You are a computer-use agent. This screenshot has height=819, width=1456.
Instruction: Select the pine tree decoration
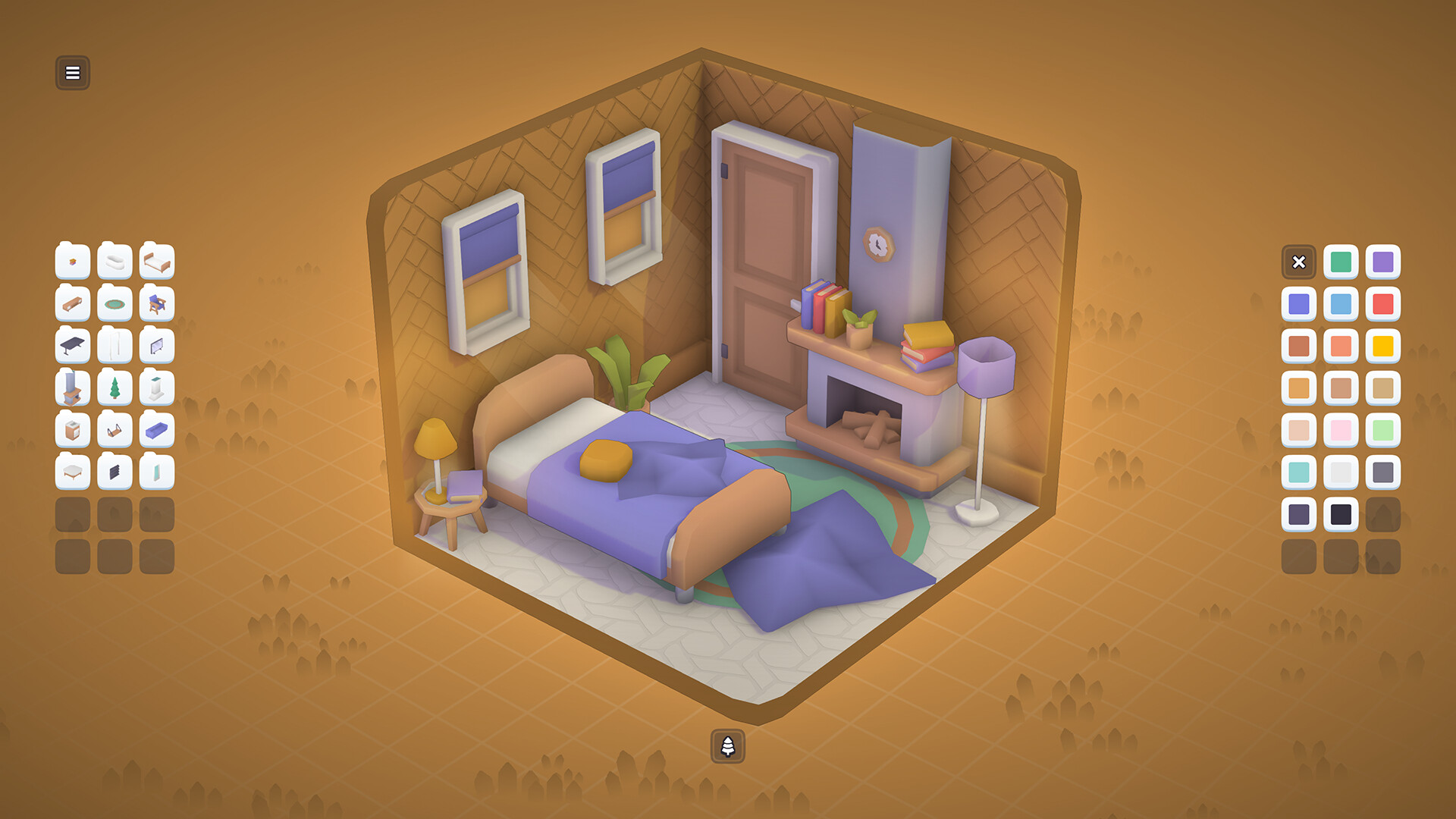(115, 388)
